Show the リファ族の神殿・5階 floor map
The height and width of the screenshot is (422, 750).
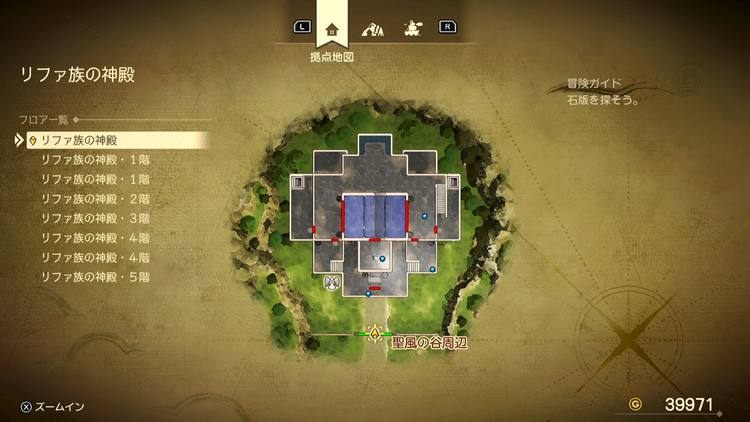pos(95,276)
